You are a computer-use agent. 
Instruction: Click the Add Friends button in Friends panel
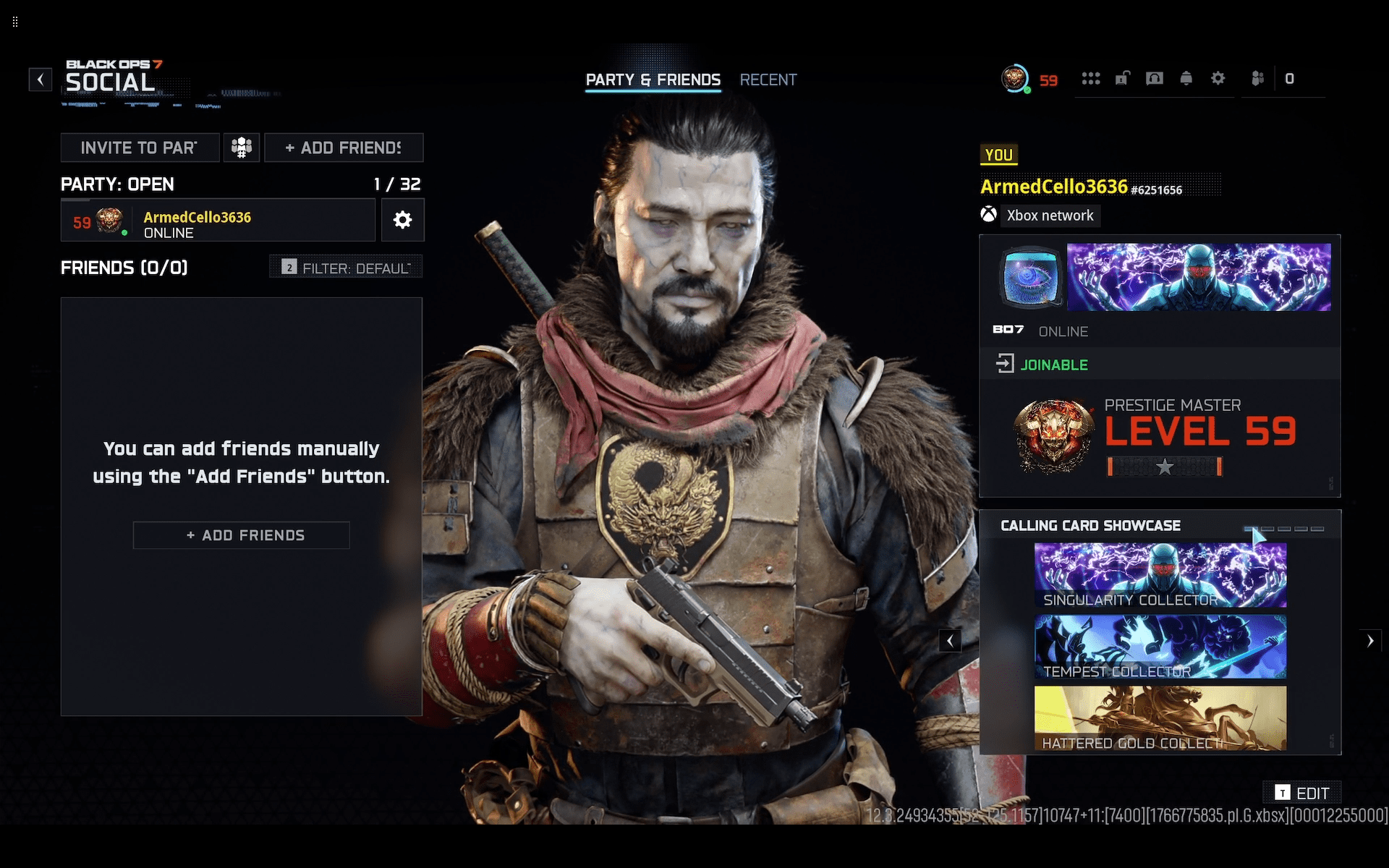click(x=241, y=535)
